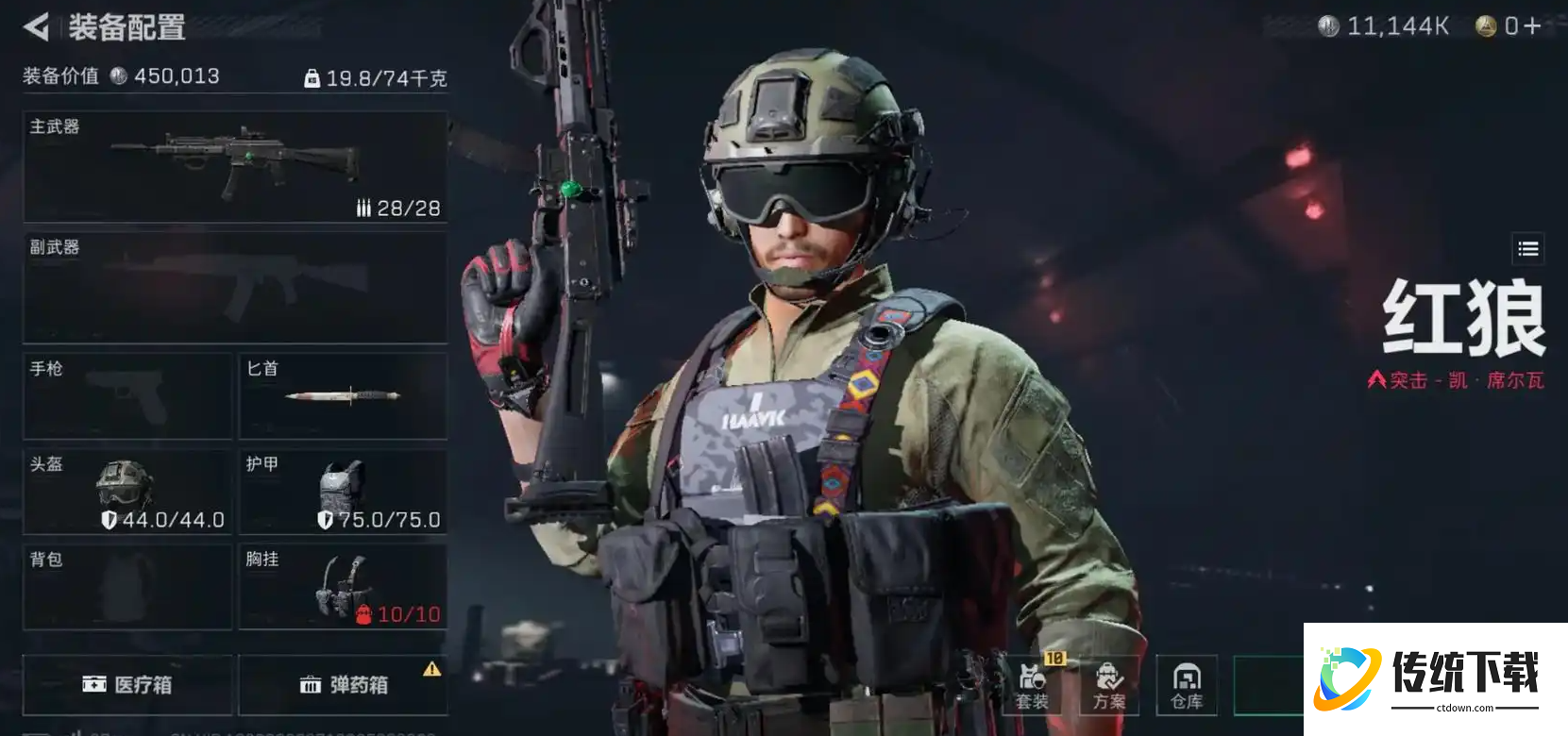The width and height of the screenshot is (1568, 736).
Task: Go back using the arrow beside 装备配置
Action: 36,26
